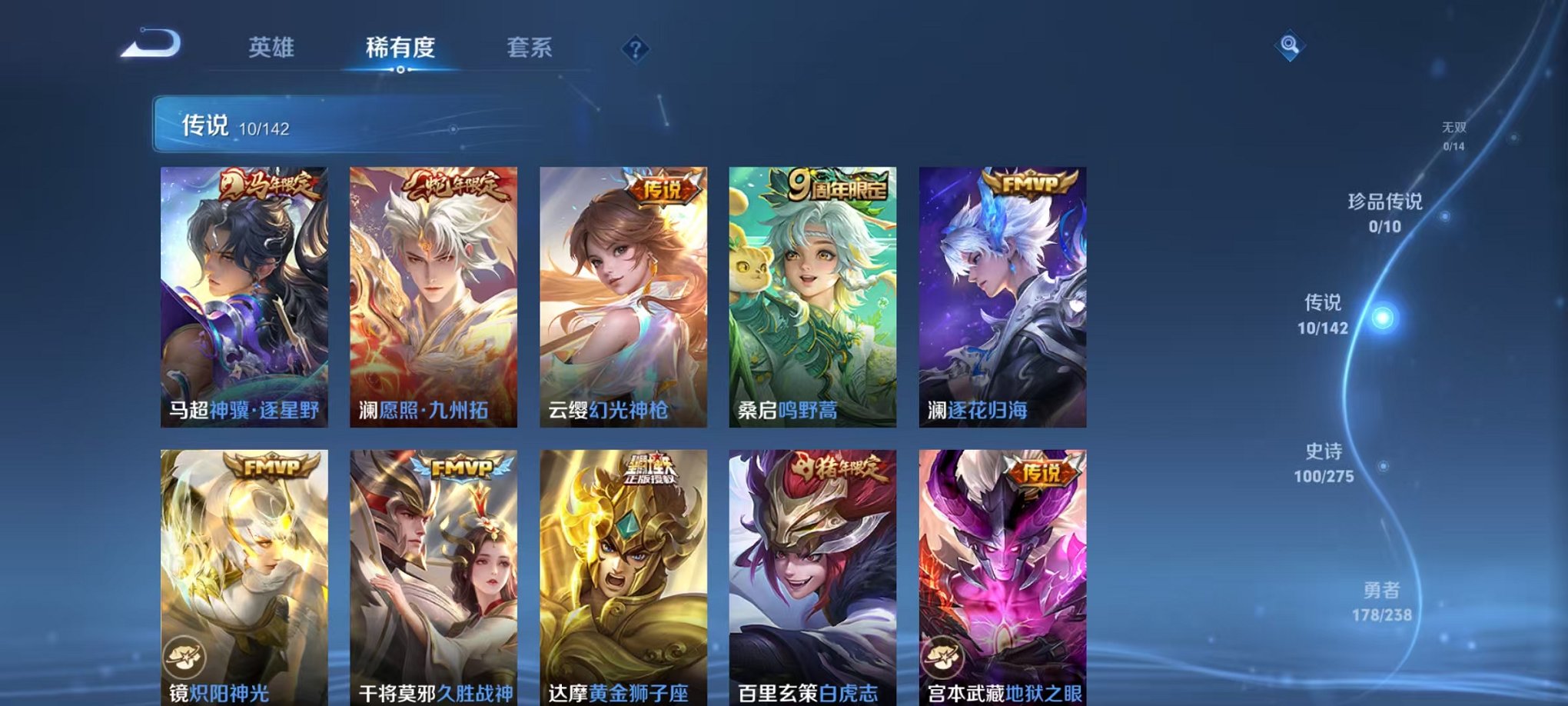Open search with the magnifier icon

pos(1291,46)
